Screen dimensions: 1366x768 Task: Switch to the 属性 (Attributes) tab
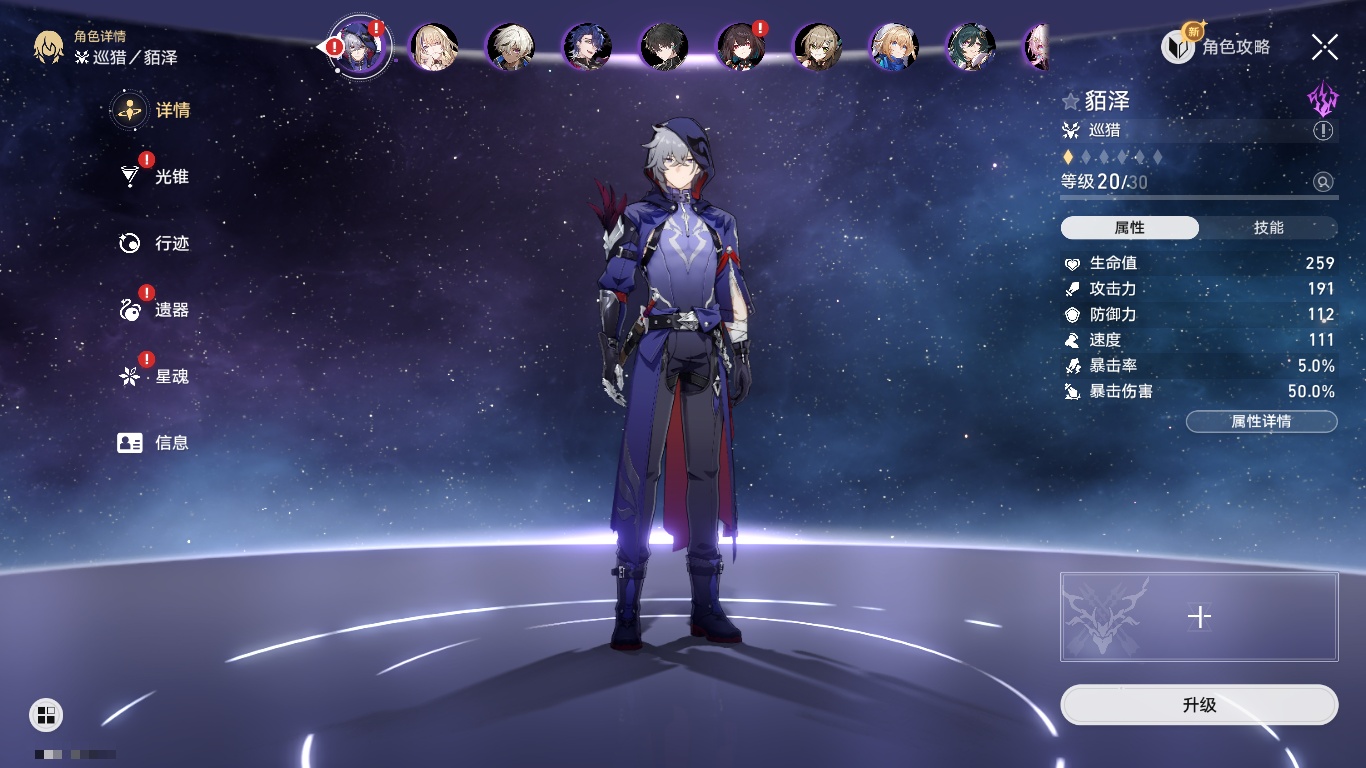(x=1130, y=228)
